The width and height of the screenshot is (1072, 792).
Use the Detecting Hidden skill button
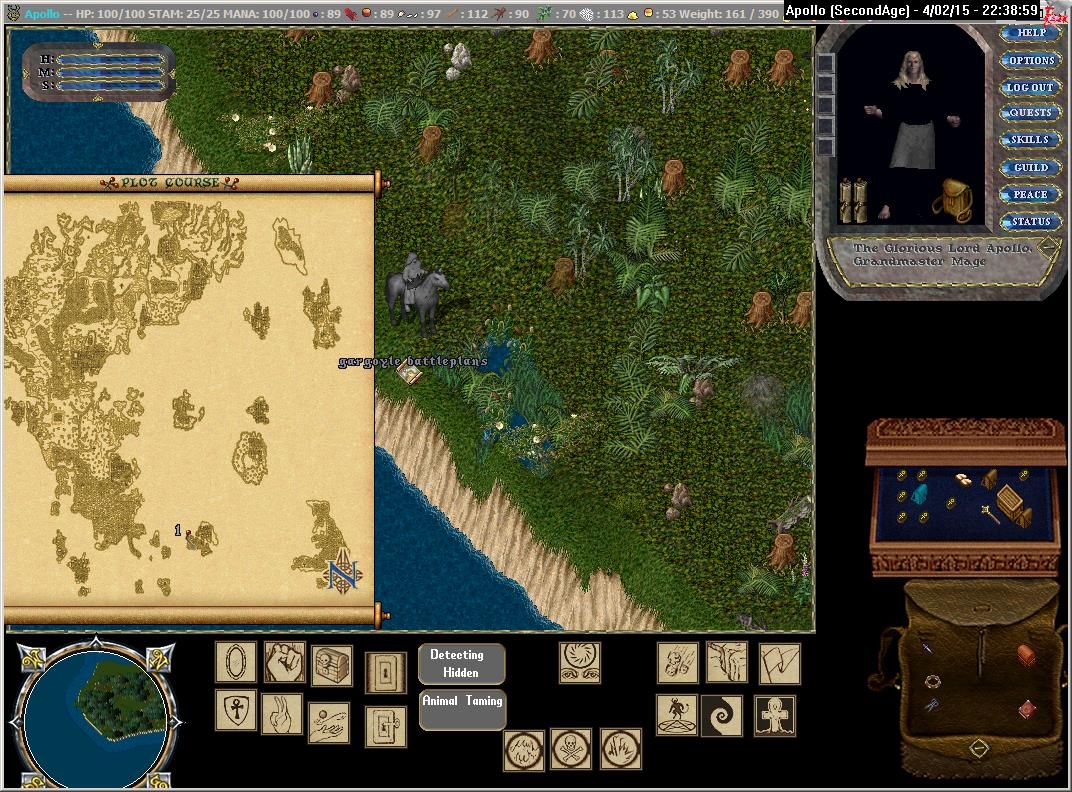point(461,664)
